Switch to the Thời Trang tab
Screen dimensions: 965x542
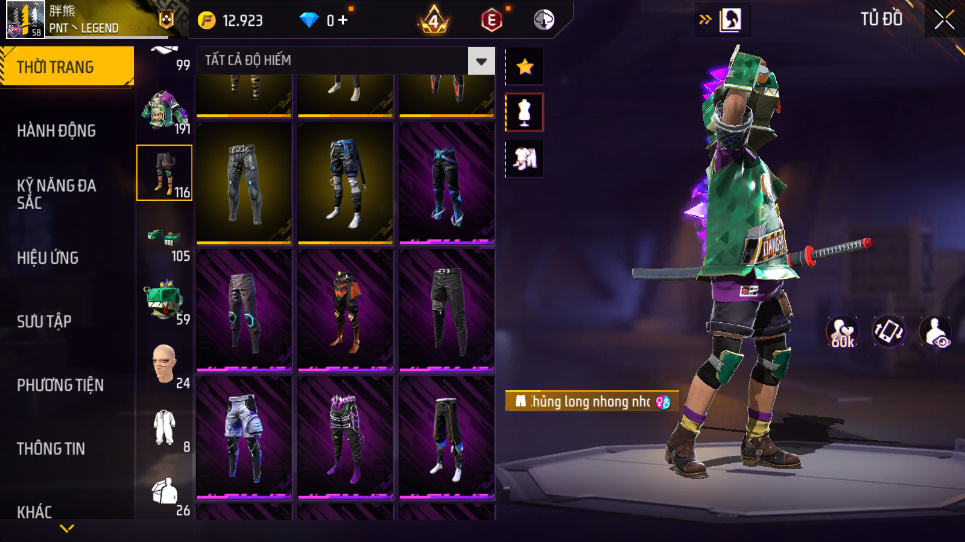[66, 67]
